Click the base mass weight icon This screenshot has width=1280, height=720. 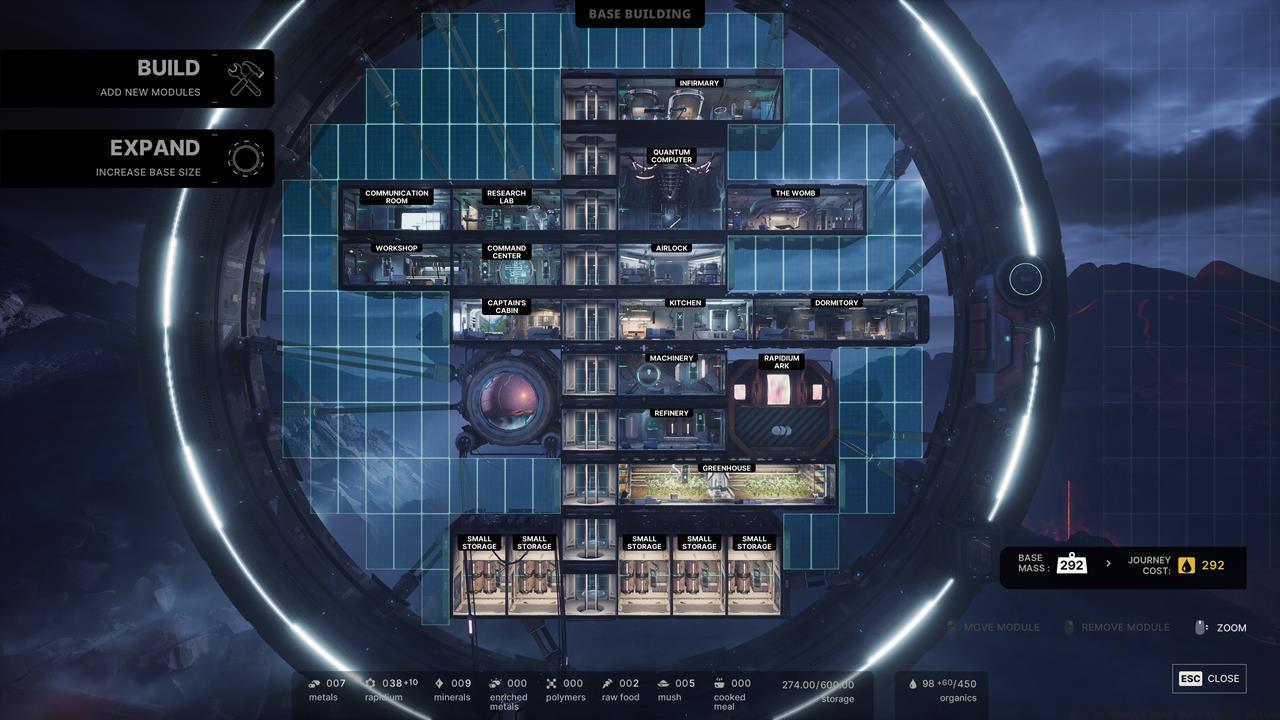click(x=1073, y=563)
